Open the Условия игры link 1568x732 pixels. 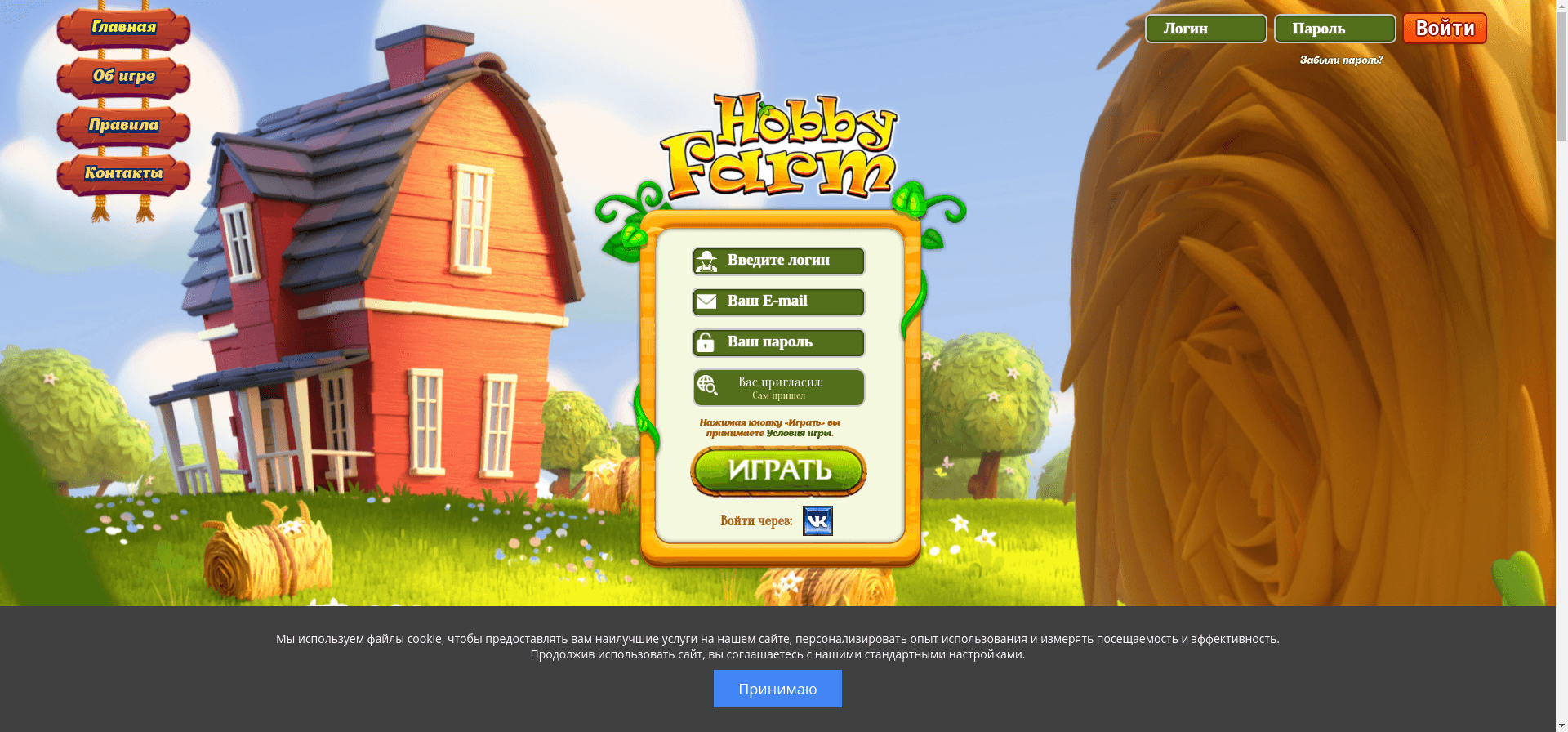coord(799,433)
